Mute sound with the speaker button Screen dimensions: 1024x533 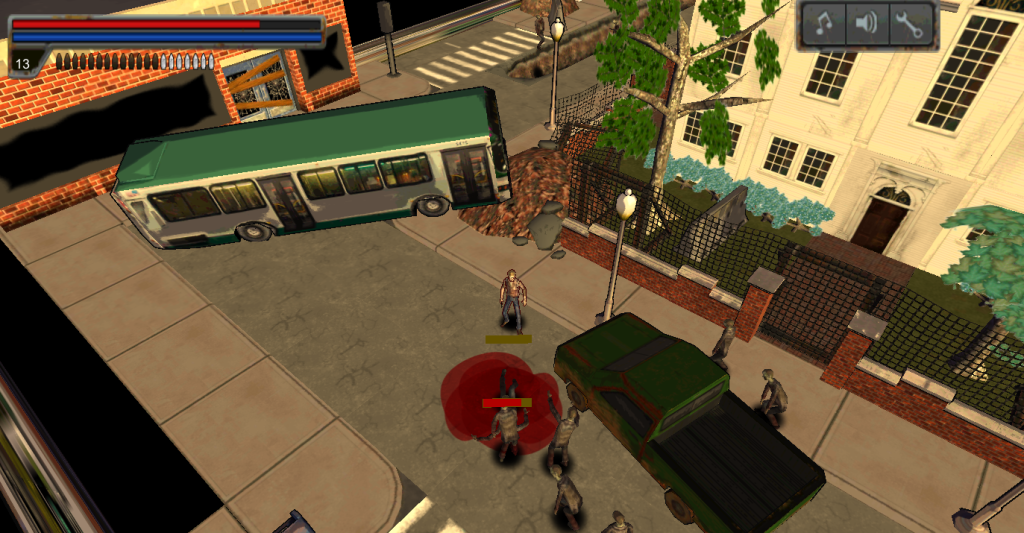point(867,25)
